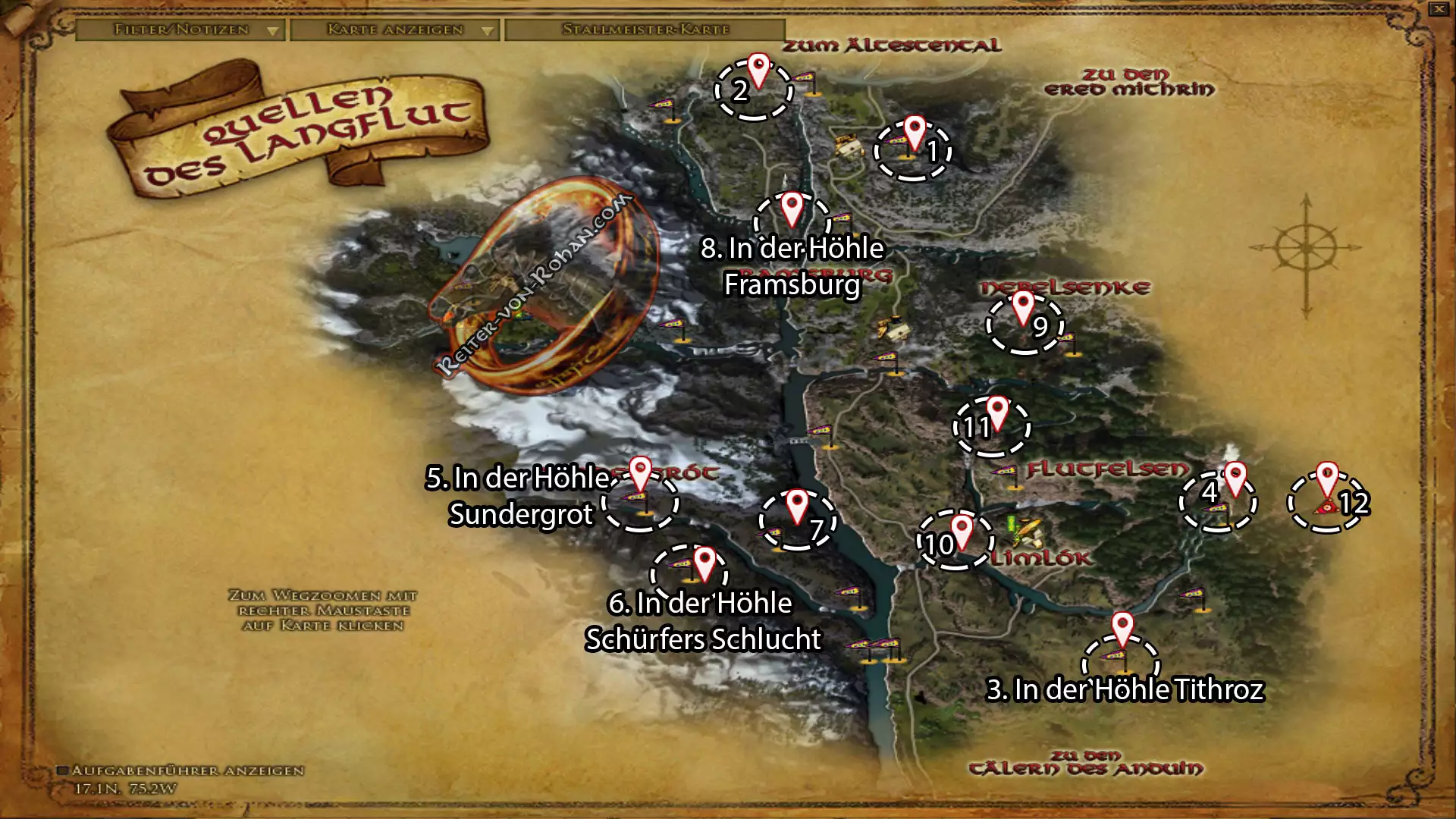Select the map pin numbered 7

tap(797, 504)
